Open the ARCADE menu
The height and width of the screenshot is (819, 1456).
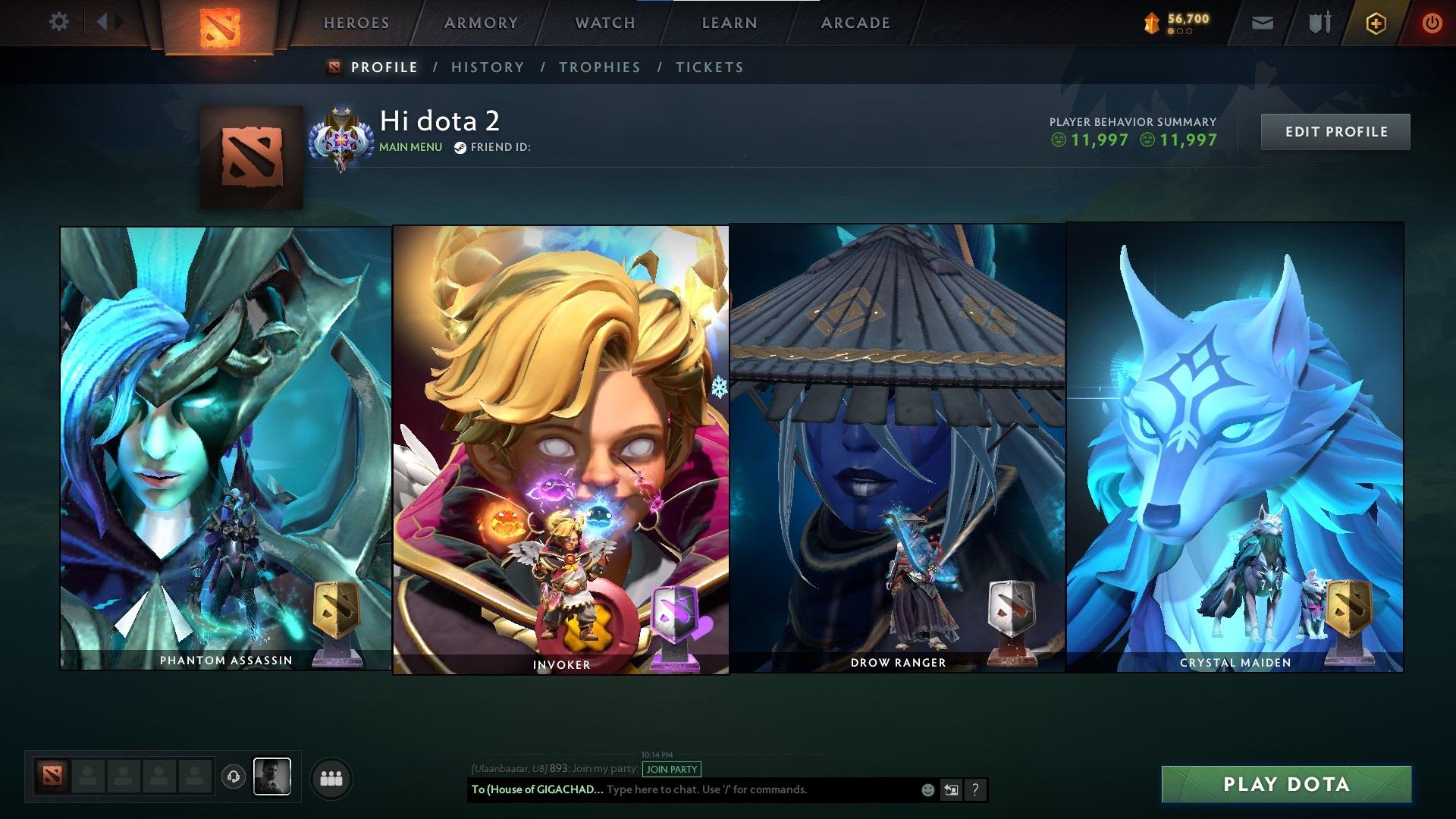point(855,22)
